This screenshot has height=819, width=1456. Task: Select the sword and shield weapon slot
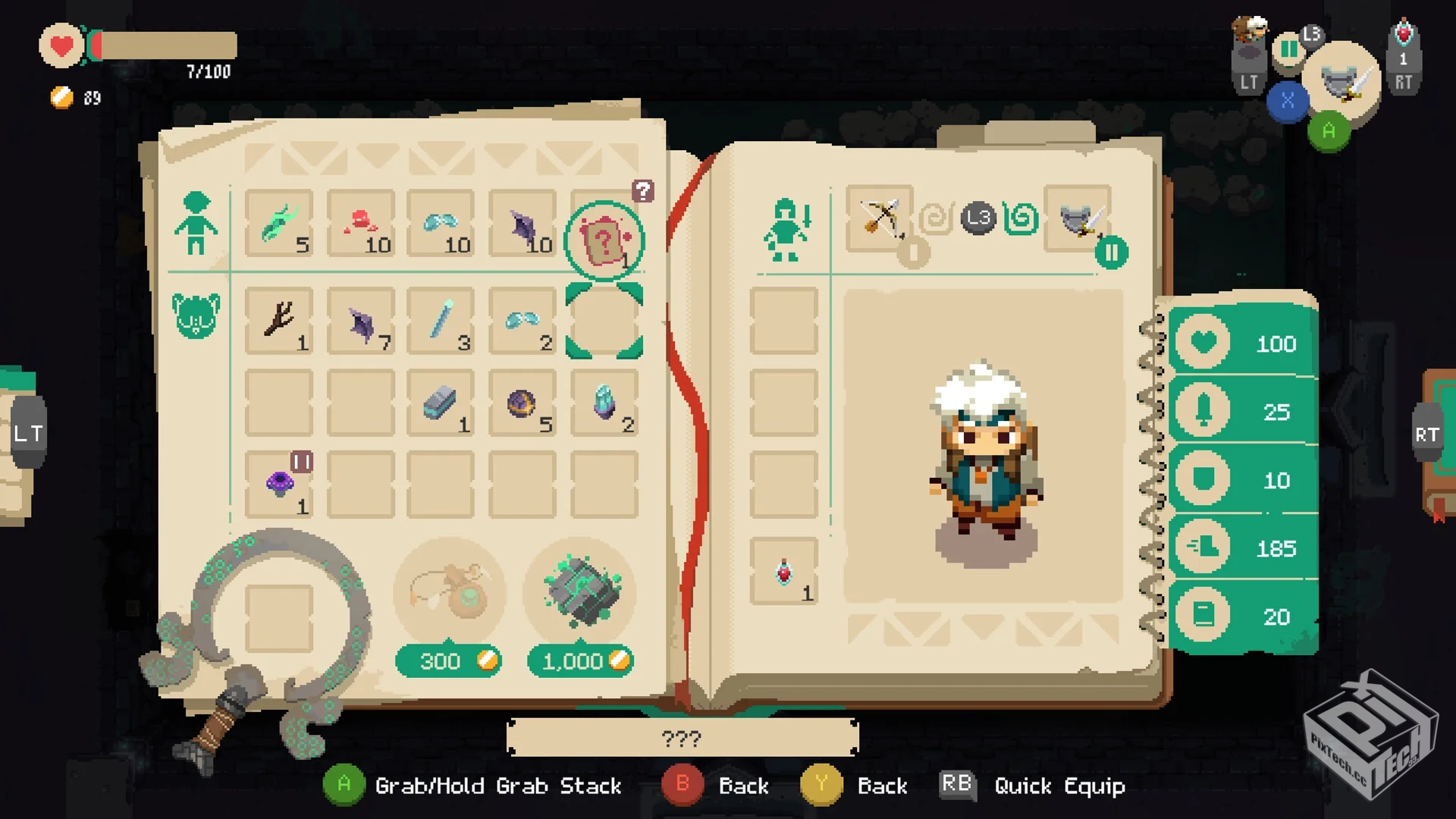[1078, 218]
